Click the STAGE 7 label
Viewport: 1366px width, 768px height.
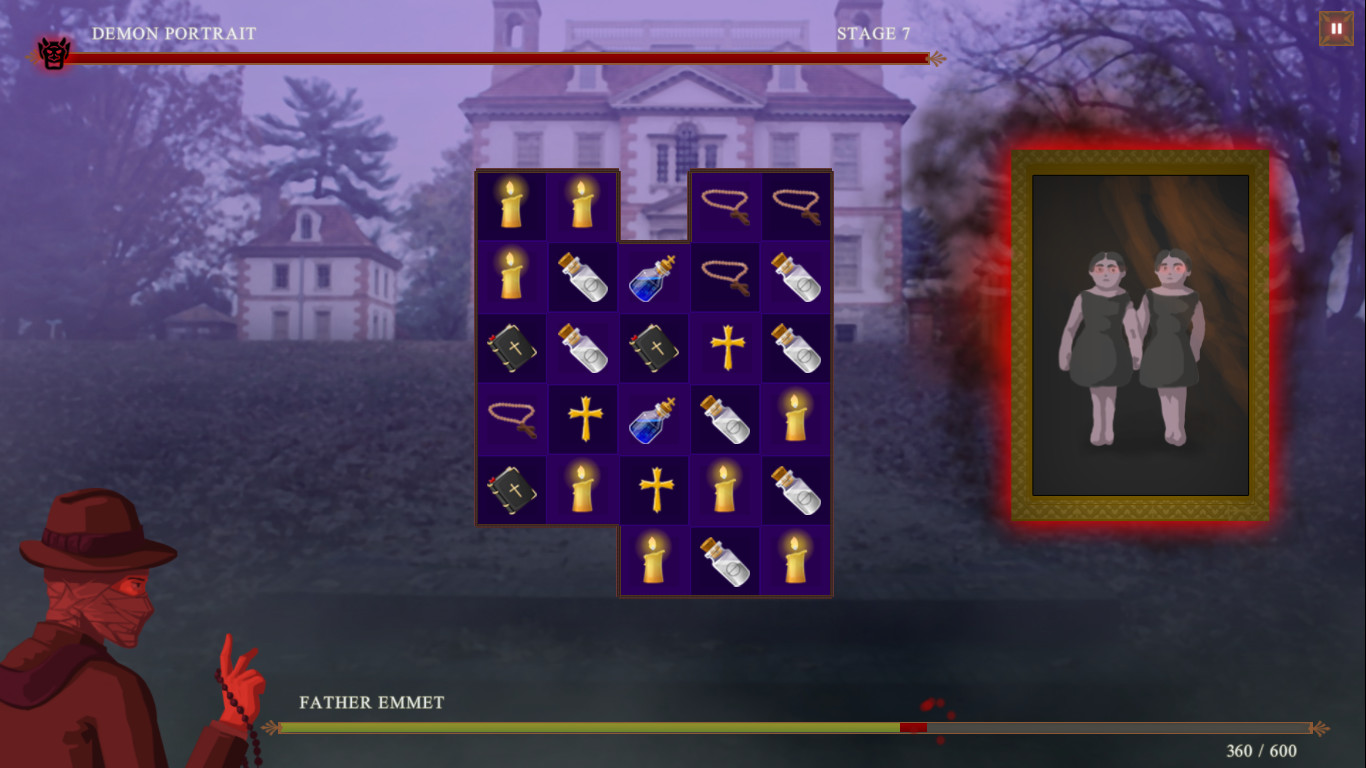point(874,32)
